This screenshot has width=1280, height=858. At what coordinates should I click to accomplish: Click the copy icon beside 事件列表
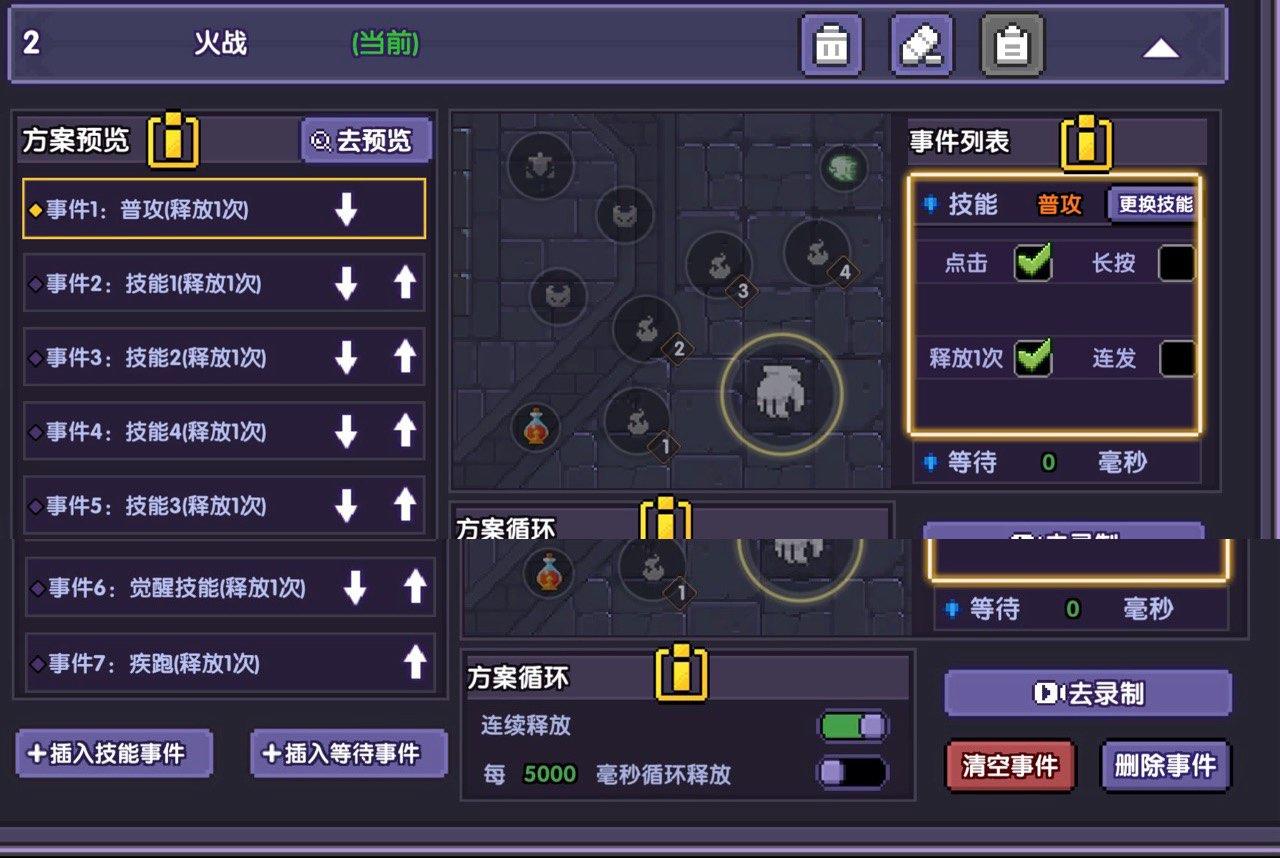(x=1086, y=143)
